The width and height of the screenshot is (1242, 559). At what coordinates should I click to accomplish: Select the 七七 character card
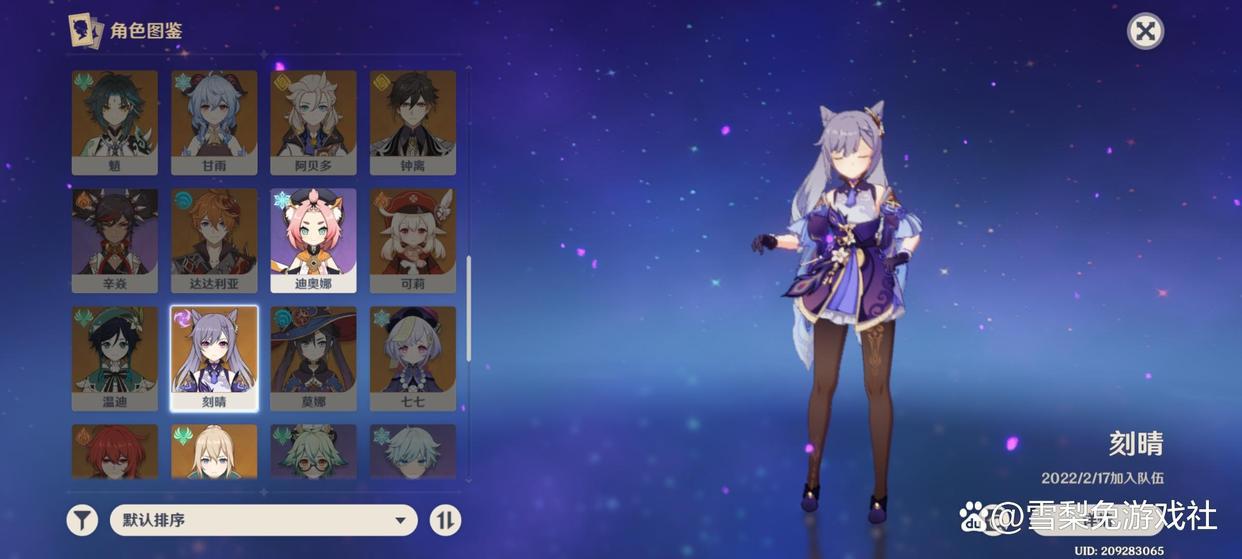click(x=412, y=358)
